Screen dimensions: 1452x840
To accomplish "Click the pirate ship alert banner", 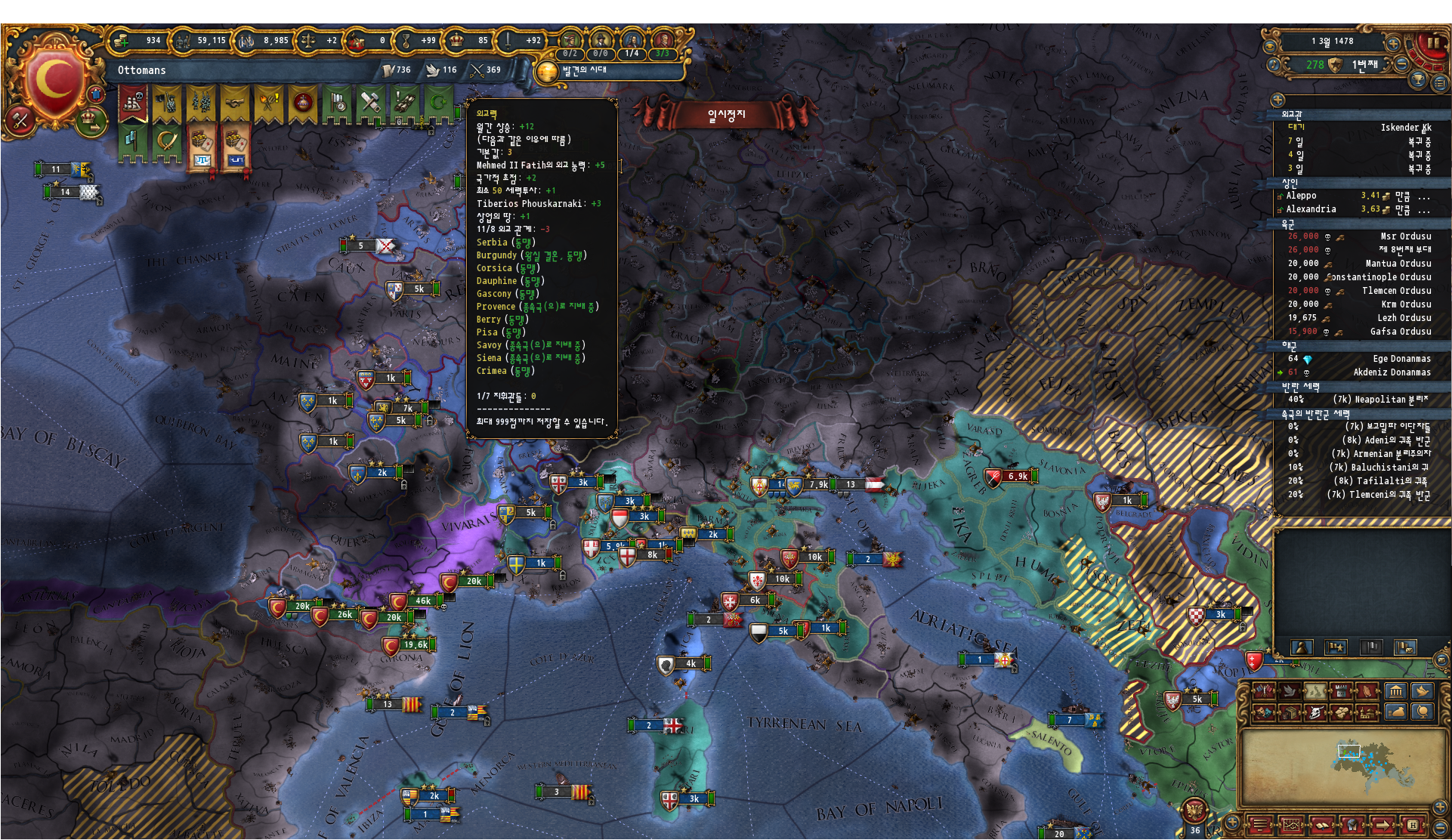I will [133, 103].
